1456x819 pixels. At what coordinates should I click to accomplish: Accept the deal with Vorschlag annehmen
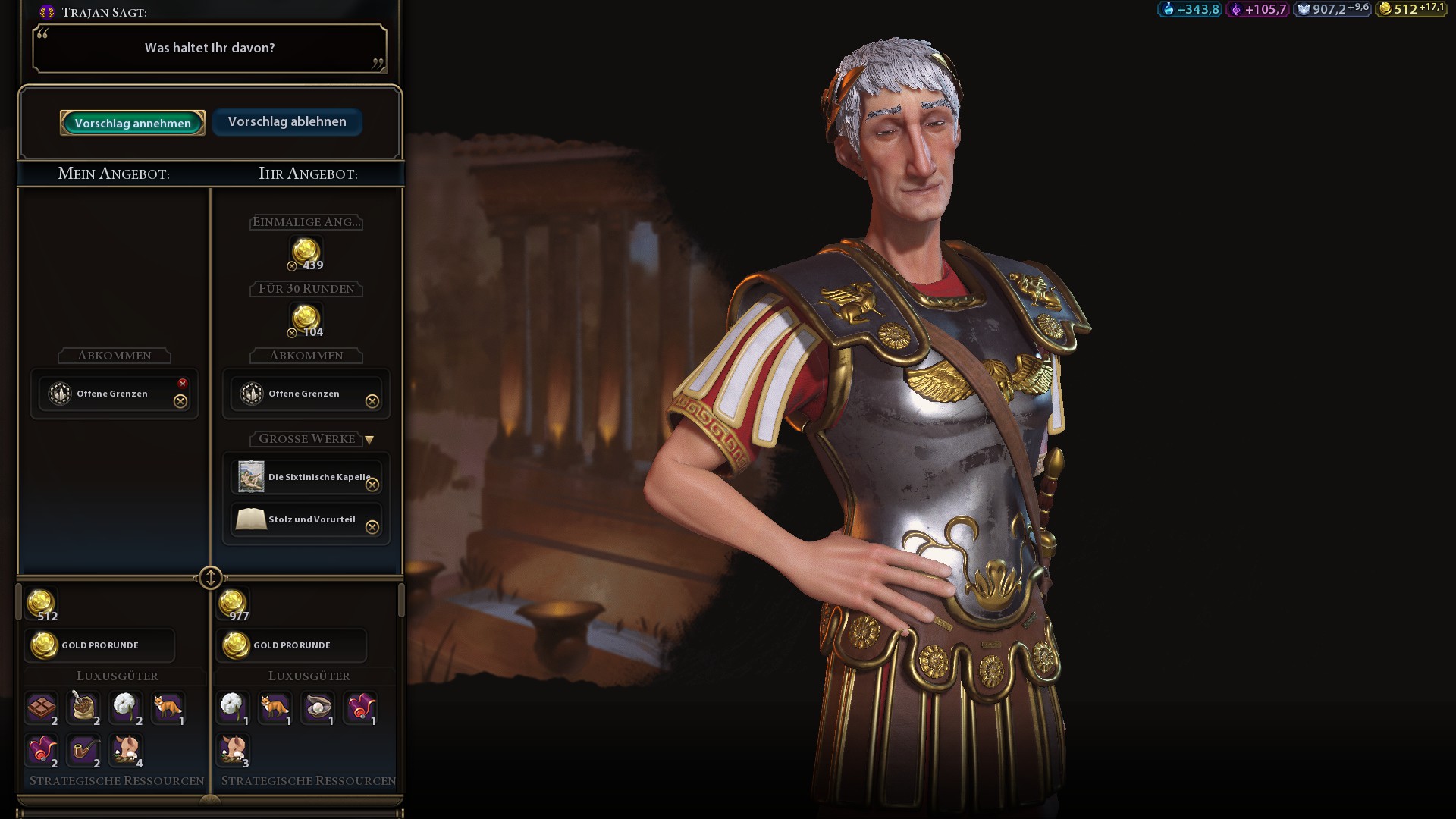pos(132,122)
